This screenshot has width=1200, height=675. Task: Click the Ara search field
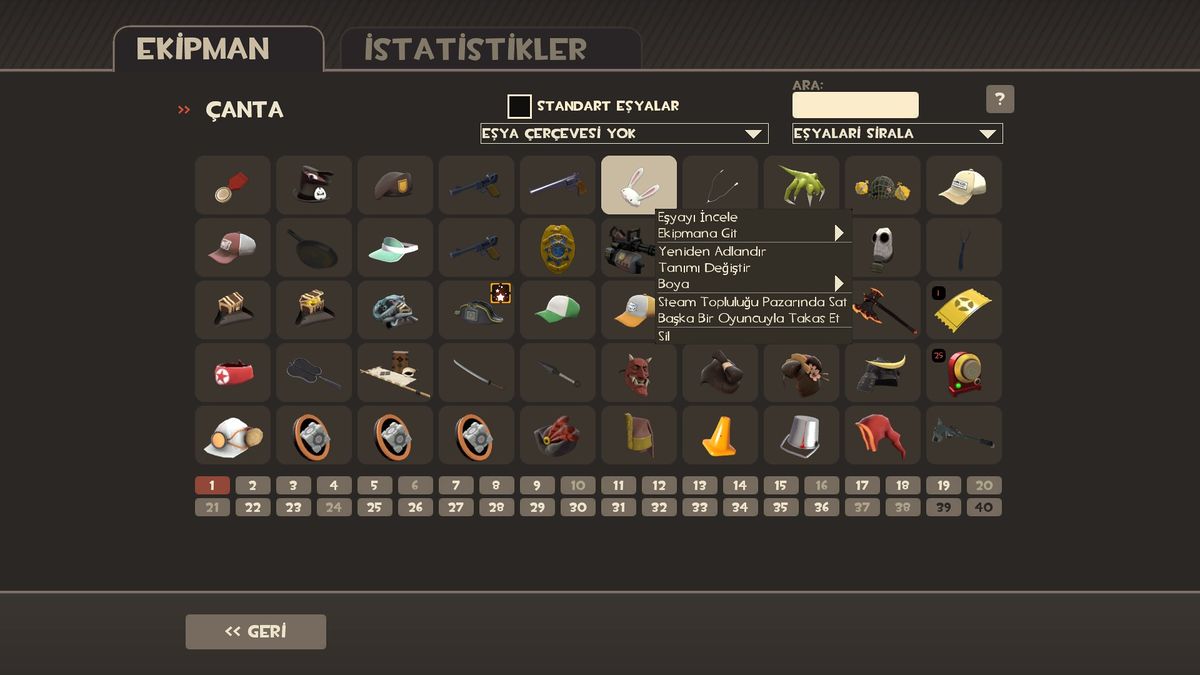[855, 105]
